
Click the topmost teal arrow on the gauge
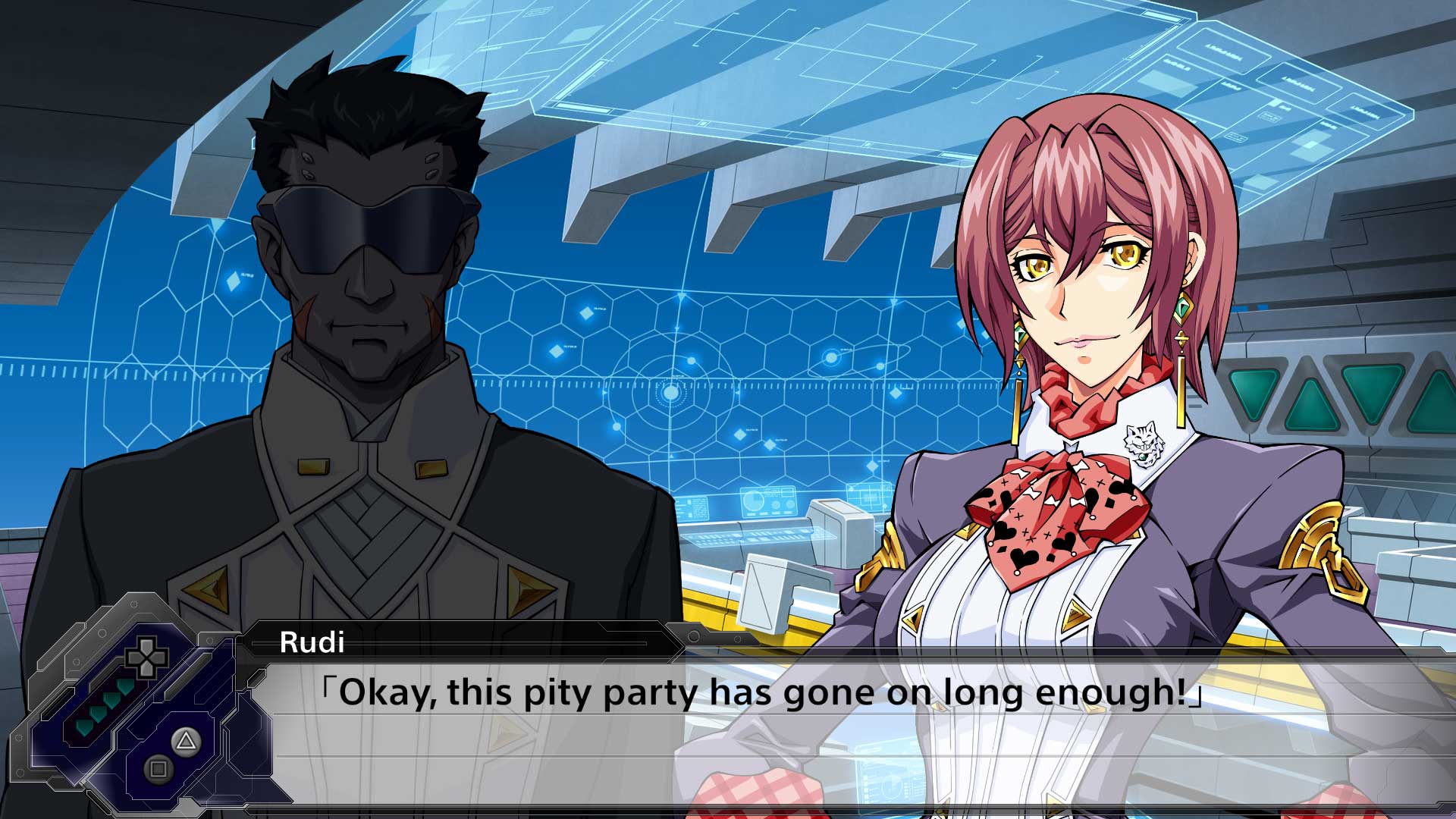[124, 688]
